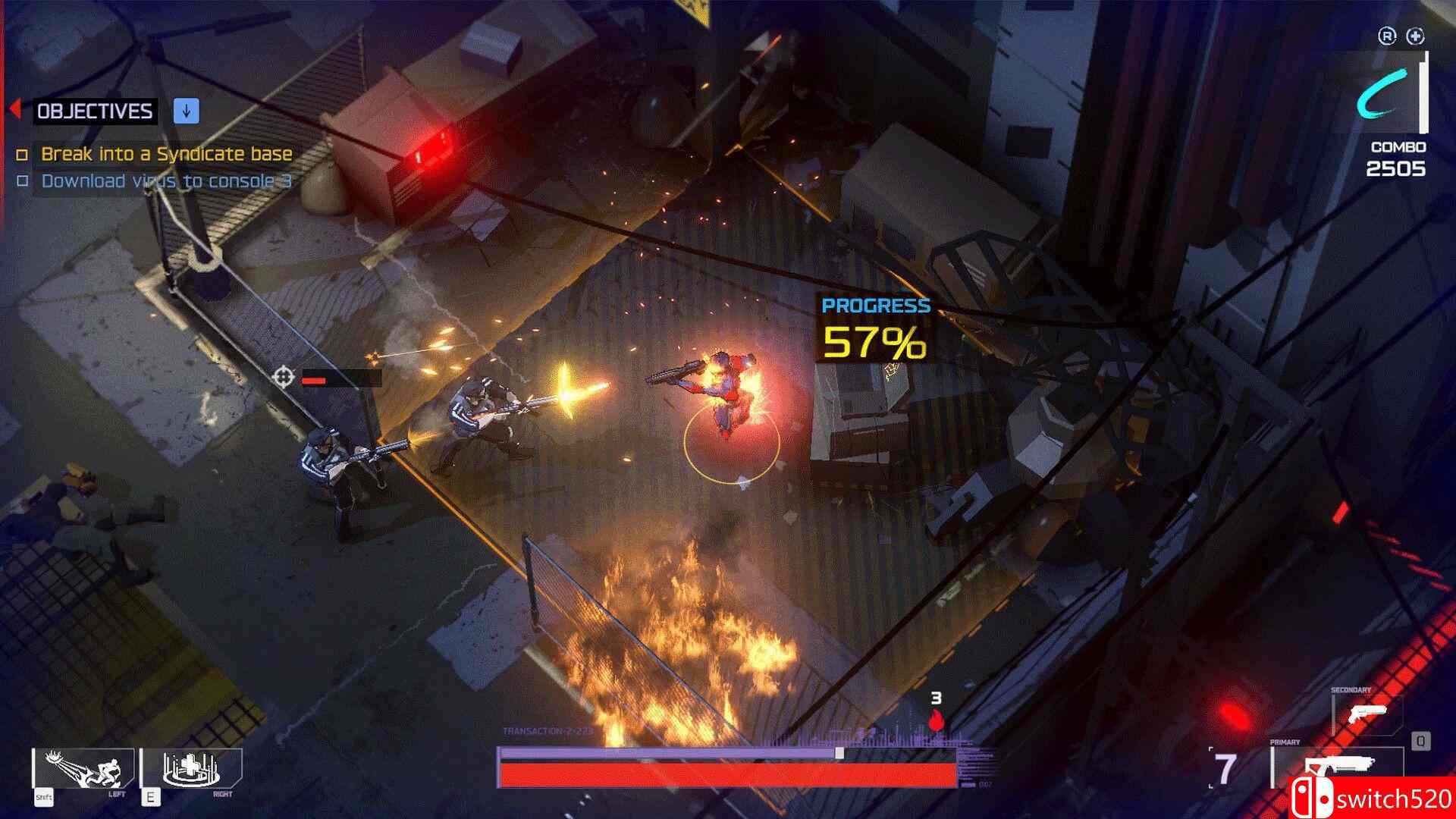The width and height of the screenshot is (1456, 819).
Task: Click the secondary pistol weapon icon
Action: (x=1368, y=714)
